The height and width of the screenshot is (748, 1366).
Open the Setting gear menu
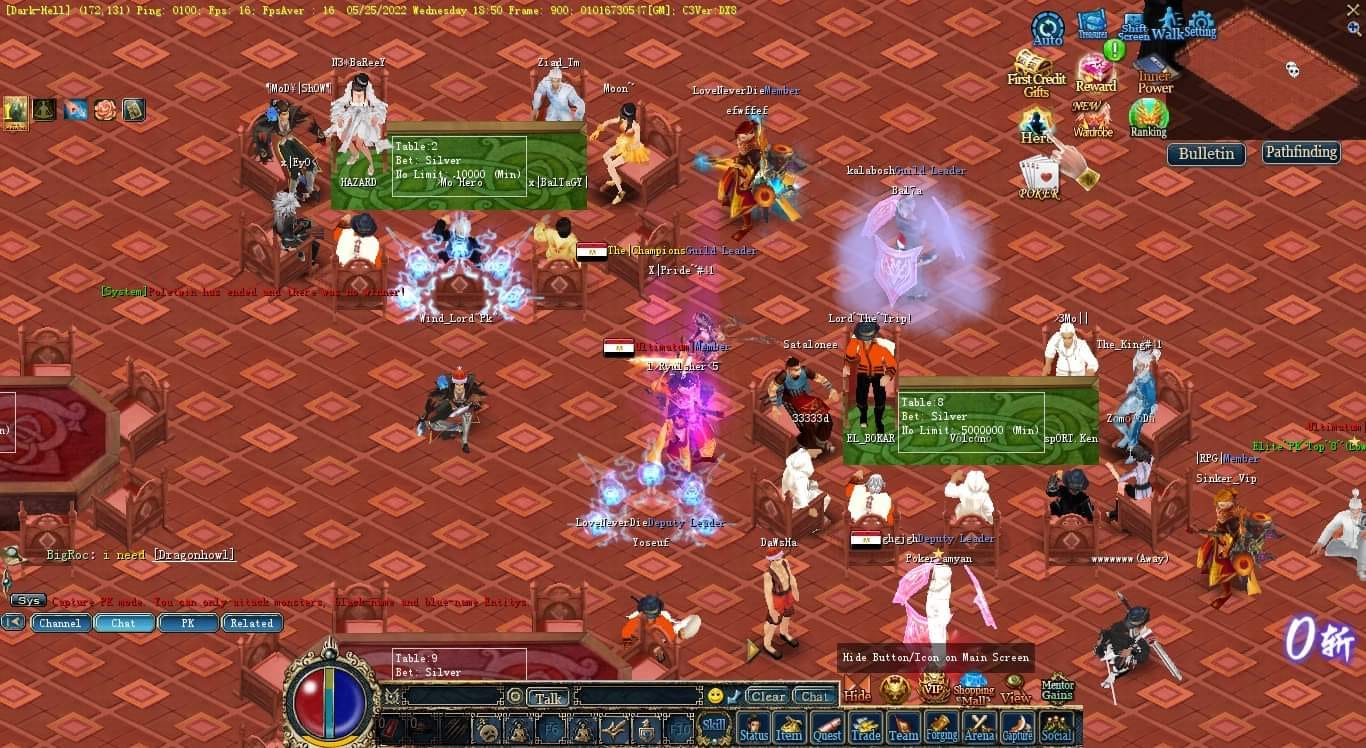click(x=1200, y=24)
